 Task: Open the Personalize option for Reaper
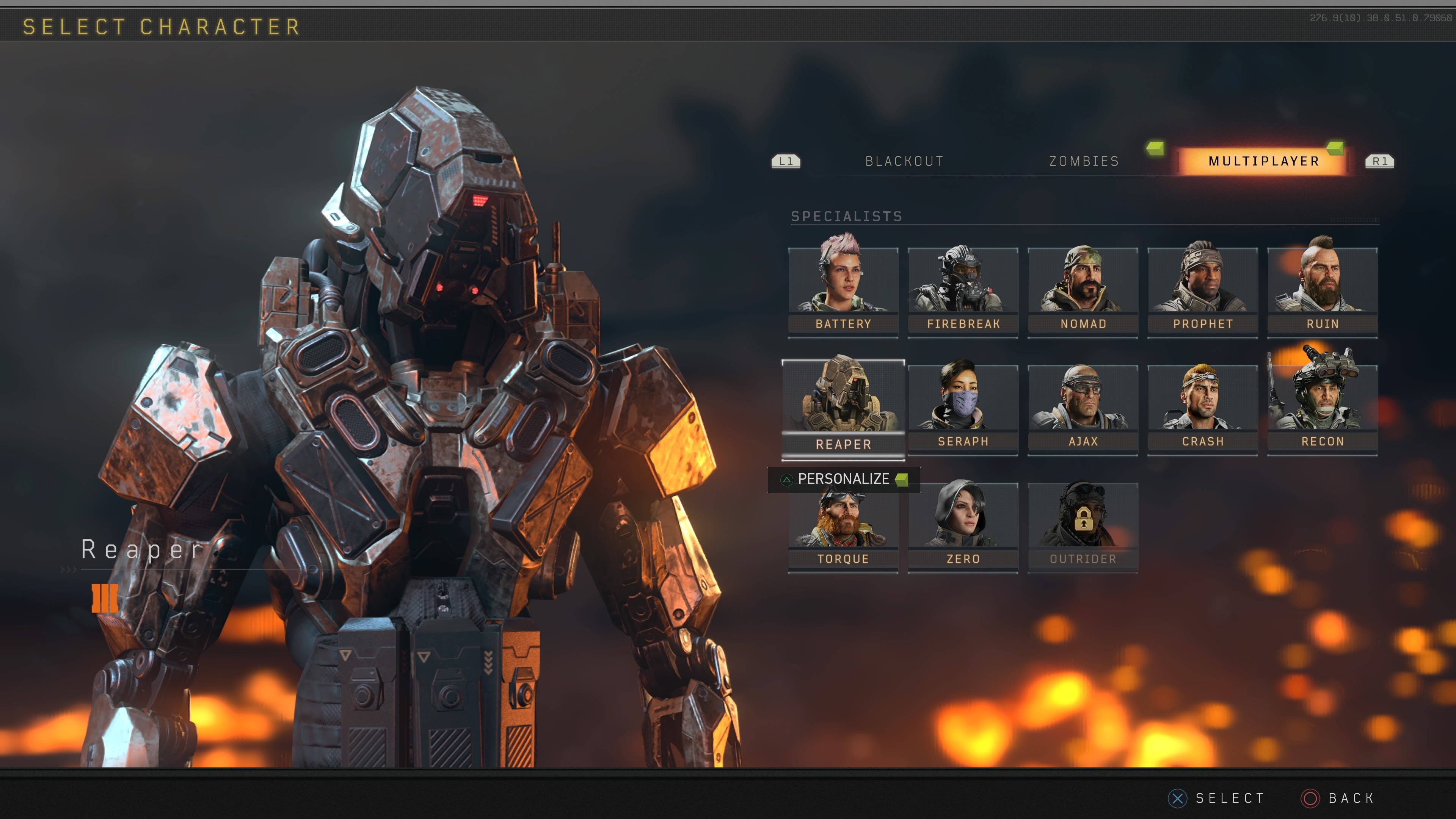point(843,479)
